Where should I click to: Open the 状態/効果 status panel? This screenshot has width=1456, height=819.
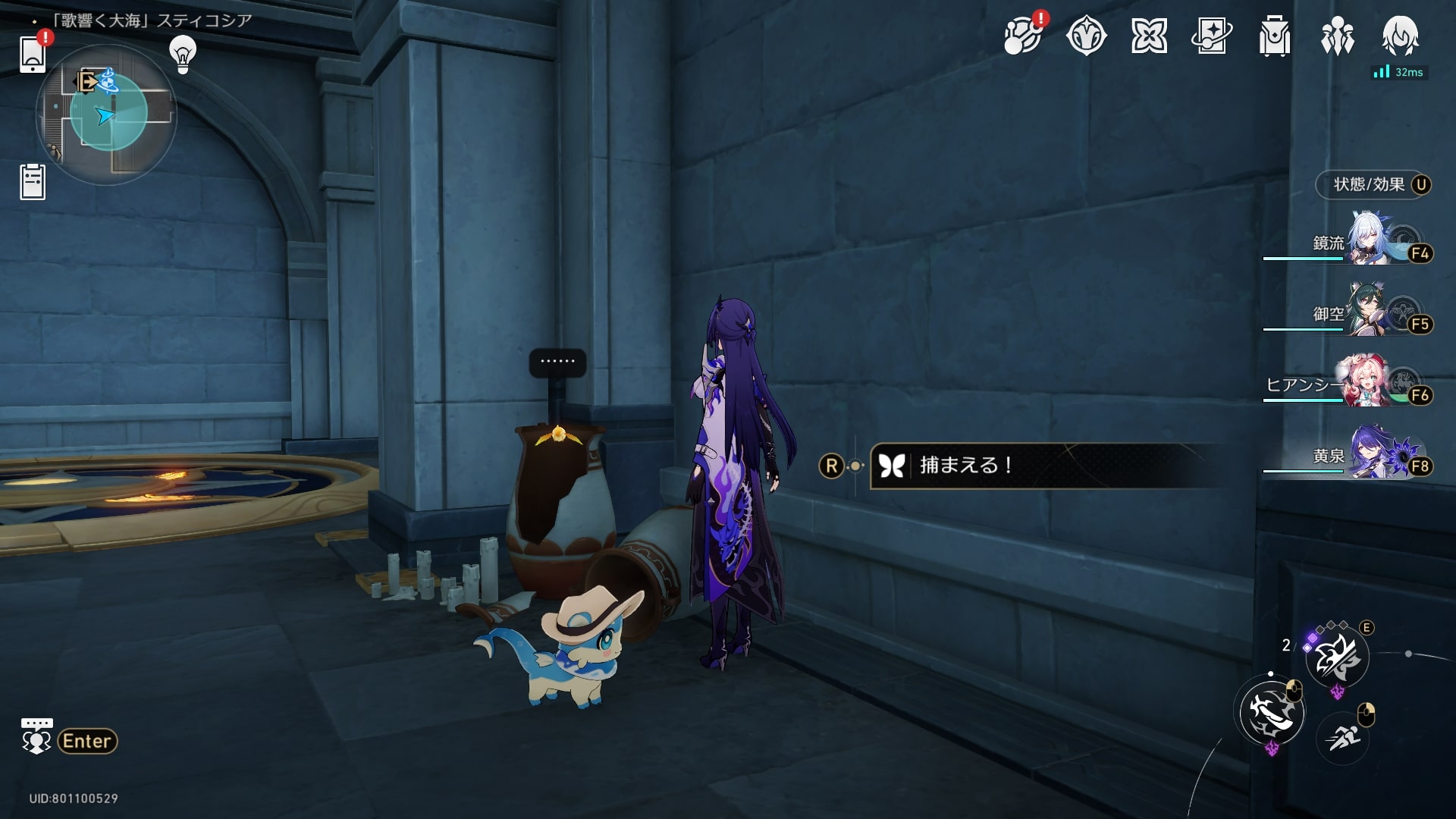coord(1373,184)
